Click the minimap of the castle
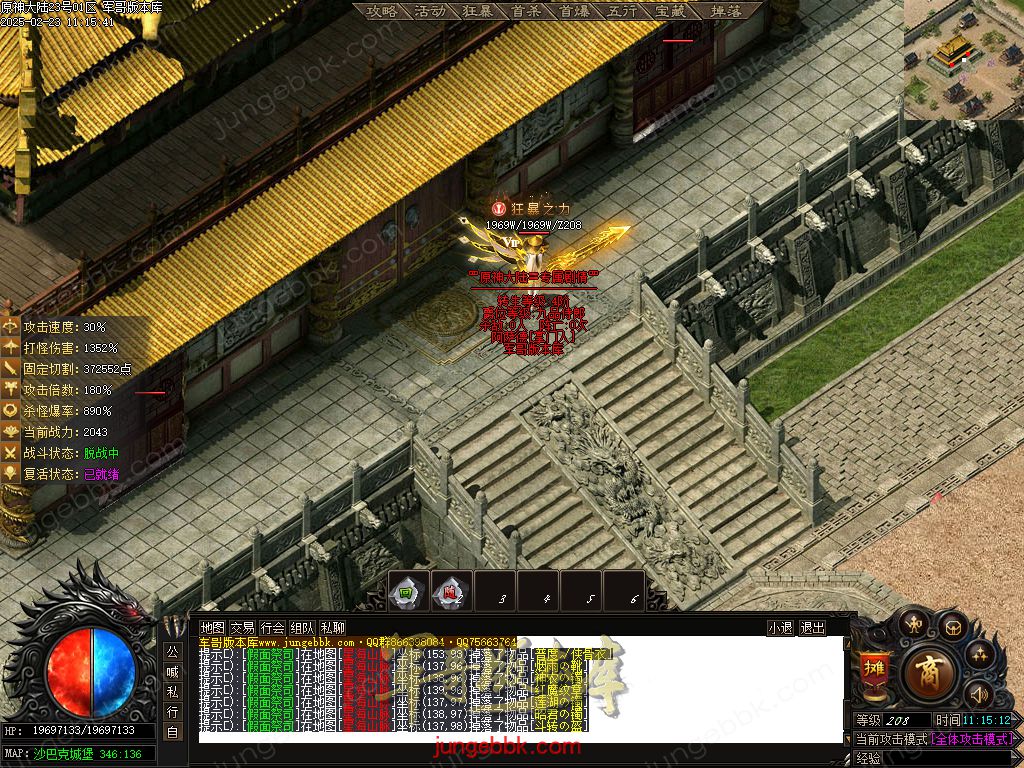Screen dimensions: 1024x768 [x=964, y=58]
